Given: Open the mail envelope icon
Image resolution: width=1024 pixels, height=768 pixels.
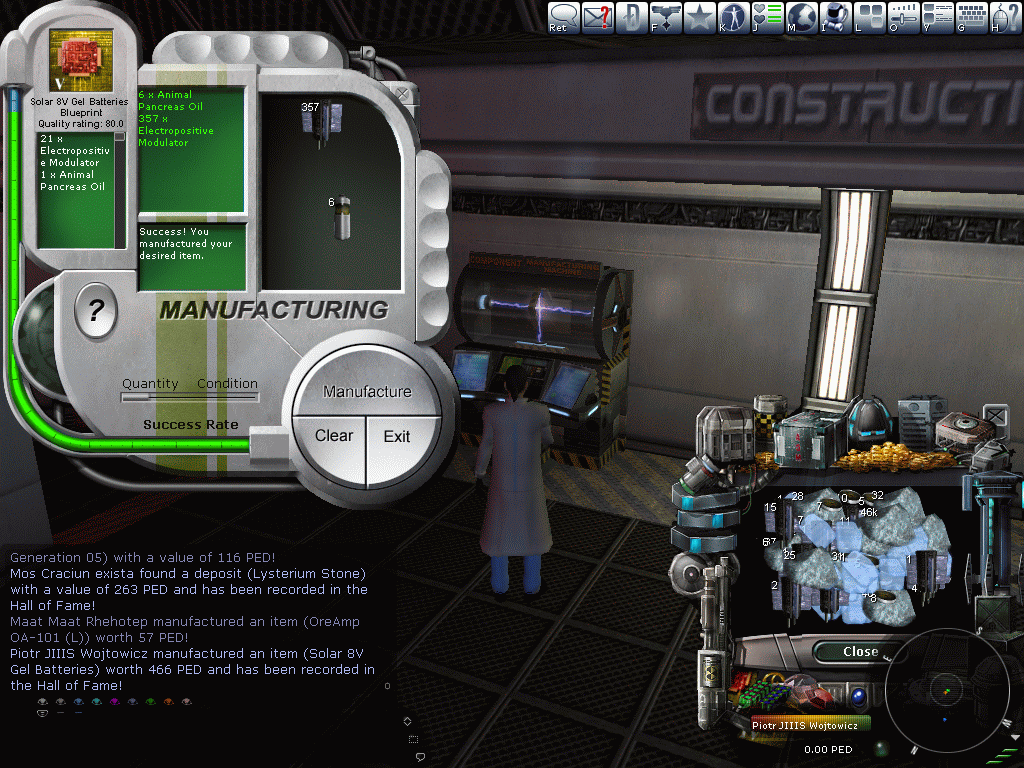Looking at the screenshot, I should 598,16.
